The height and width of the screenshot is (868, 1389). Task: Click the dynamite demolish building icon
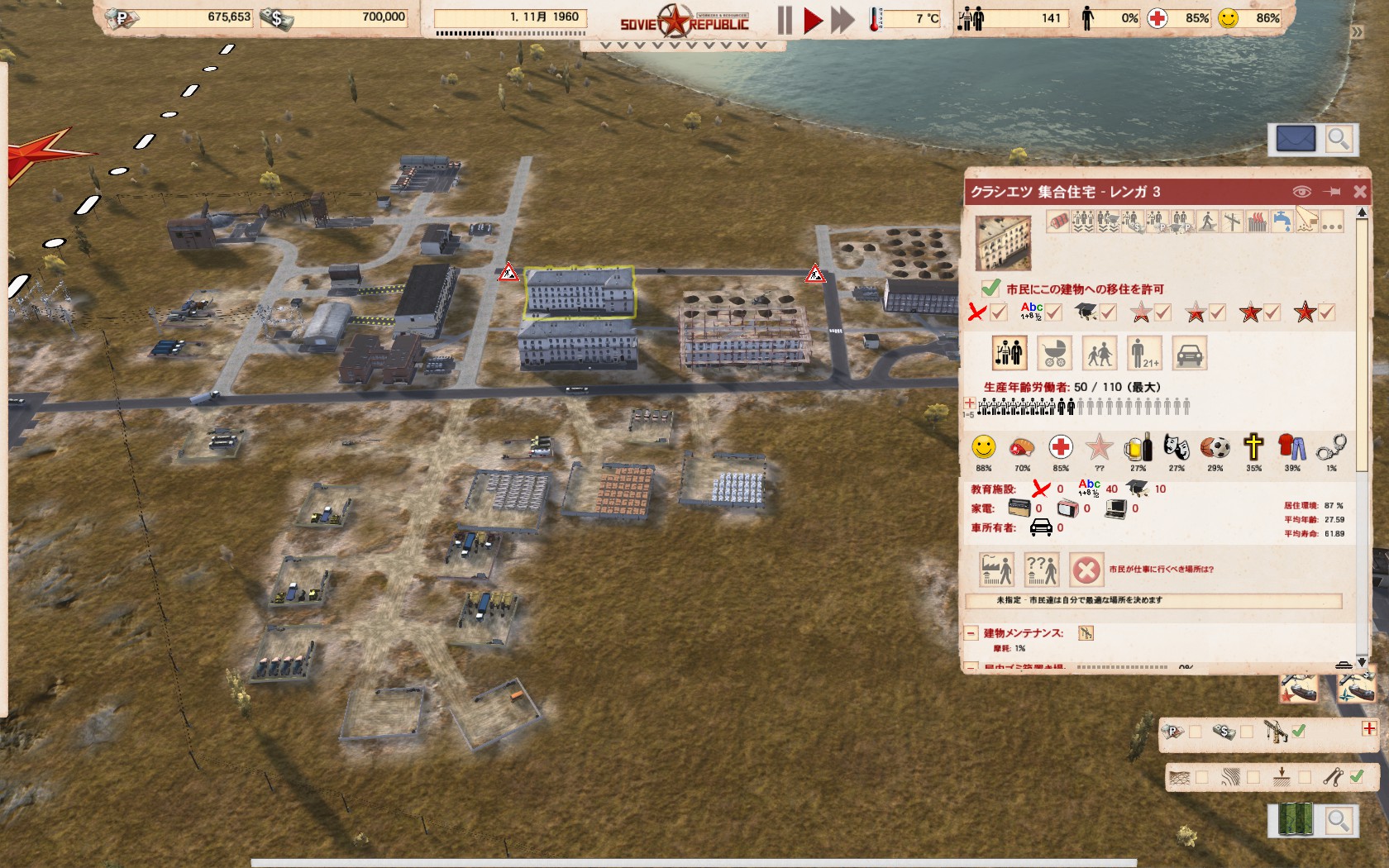tap(1058, 222)
